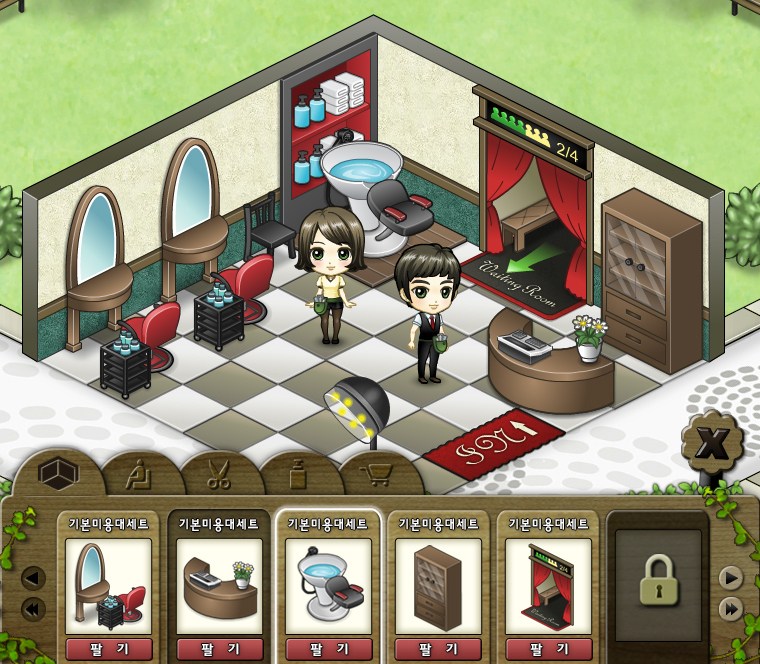
Task: Sell the mirror vanity set with 팔기
Action: tap(109, 649)
